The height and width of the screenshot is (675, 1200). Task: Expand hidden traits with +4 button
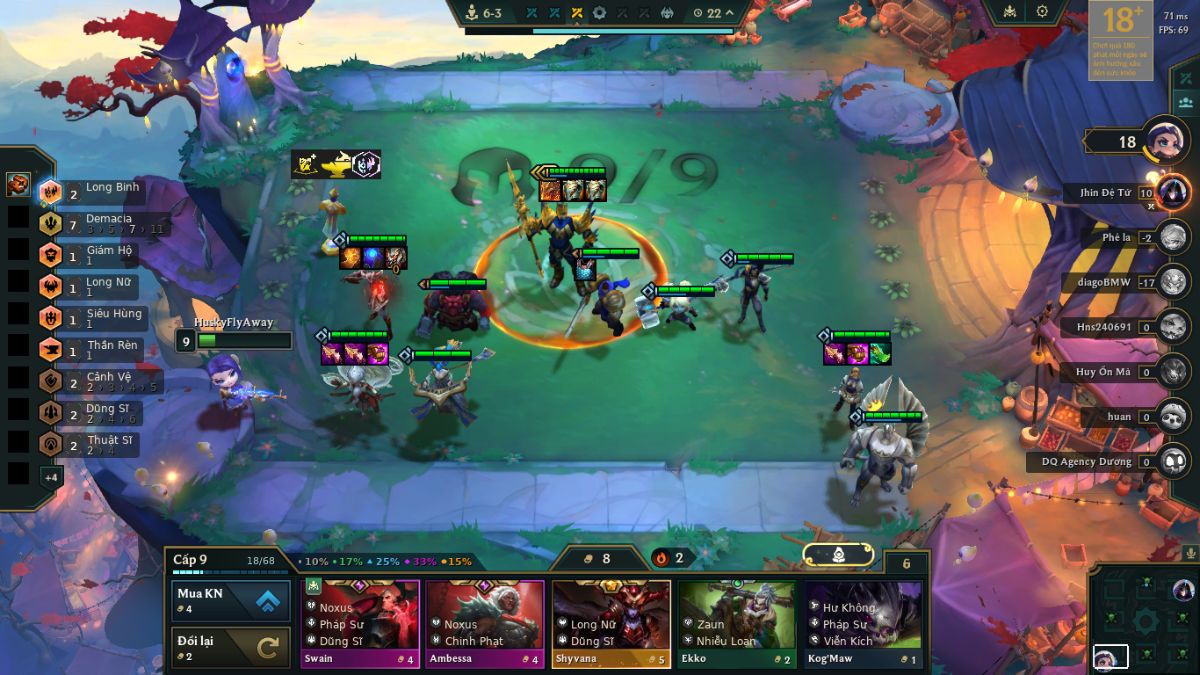(x=51, y=477)
